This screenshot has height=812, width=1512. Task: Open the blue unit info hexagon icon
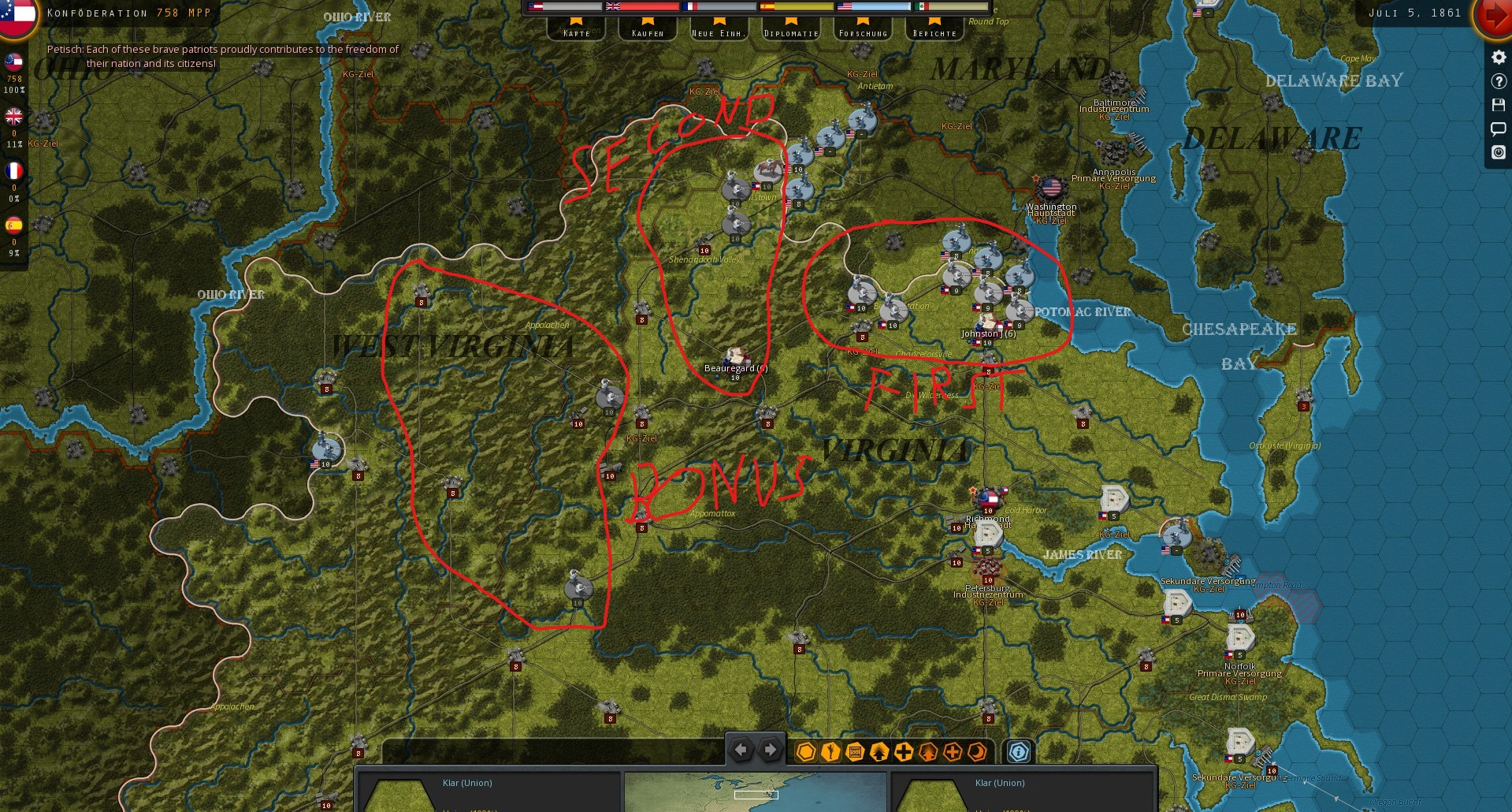coord(1019,752)
